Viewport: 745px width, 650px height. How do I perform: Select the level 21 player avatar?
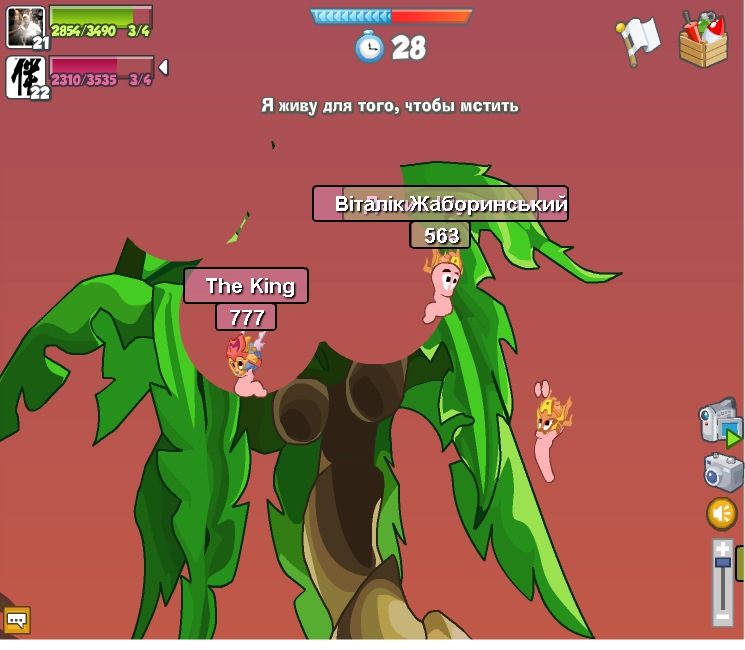point(25,26)
